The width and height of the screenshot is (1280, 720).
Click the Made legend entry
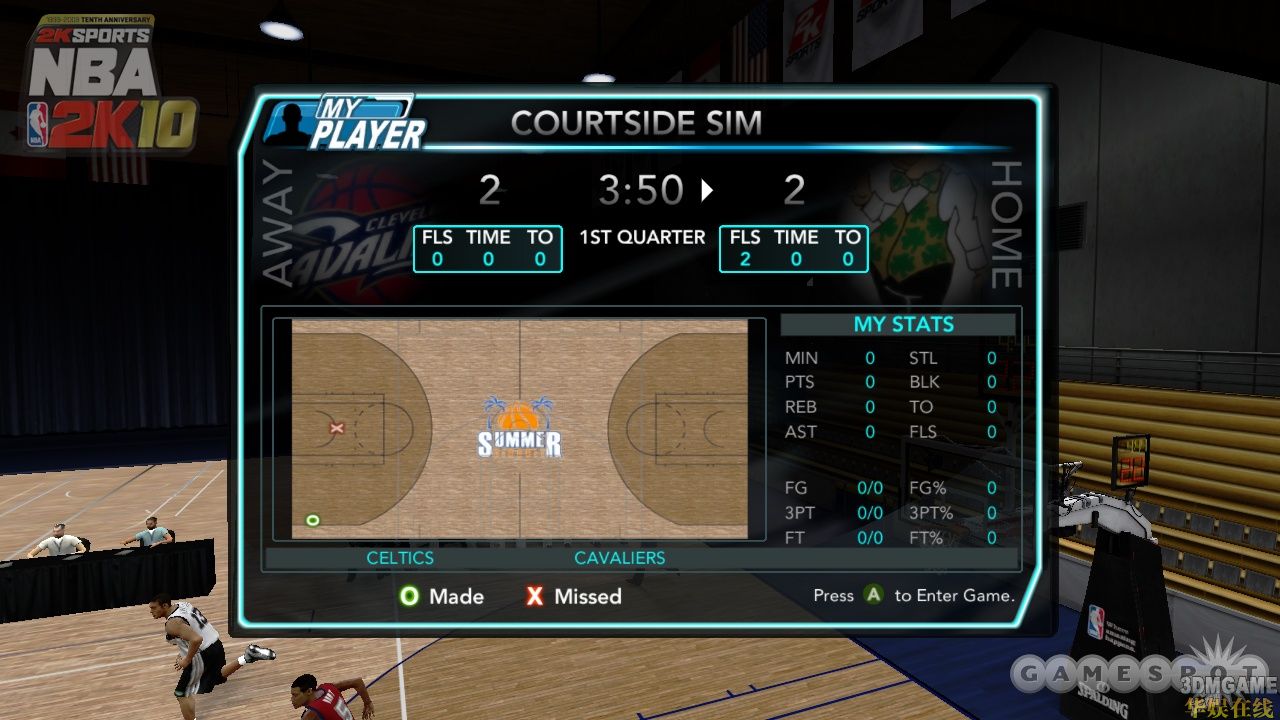[441, 596]
